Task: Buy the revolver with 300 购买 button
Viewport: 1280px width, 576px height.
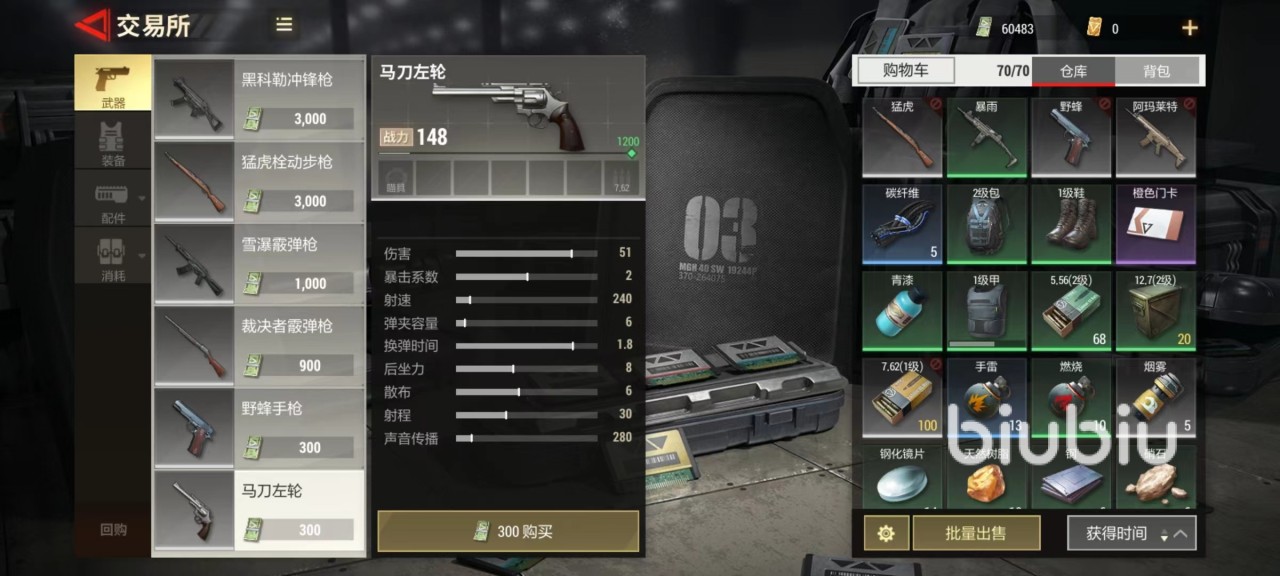Action: [x=508, y=531]
